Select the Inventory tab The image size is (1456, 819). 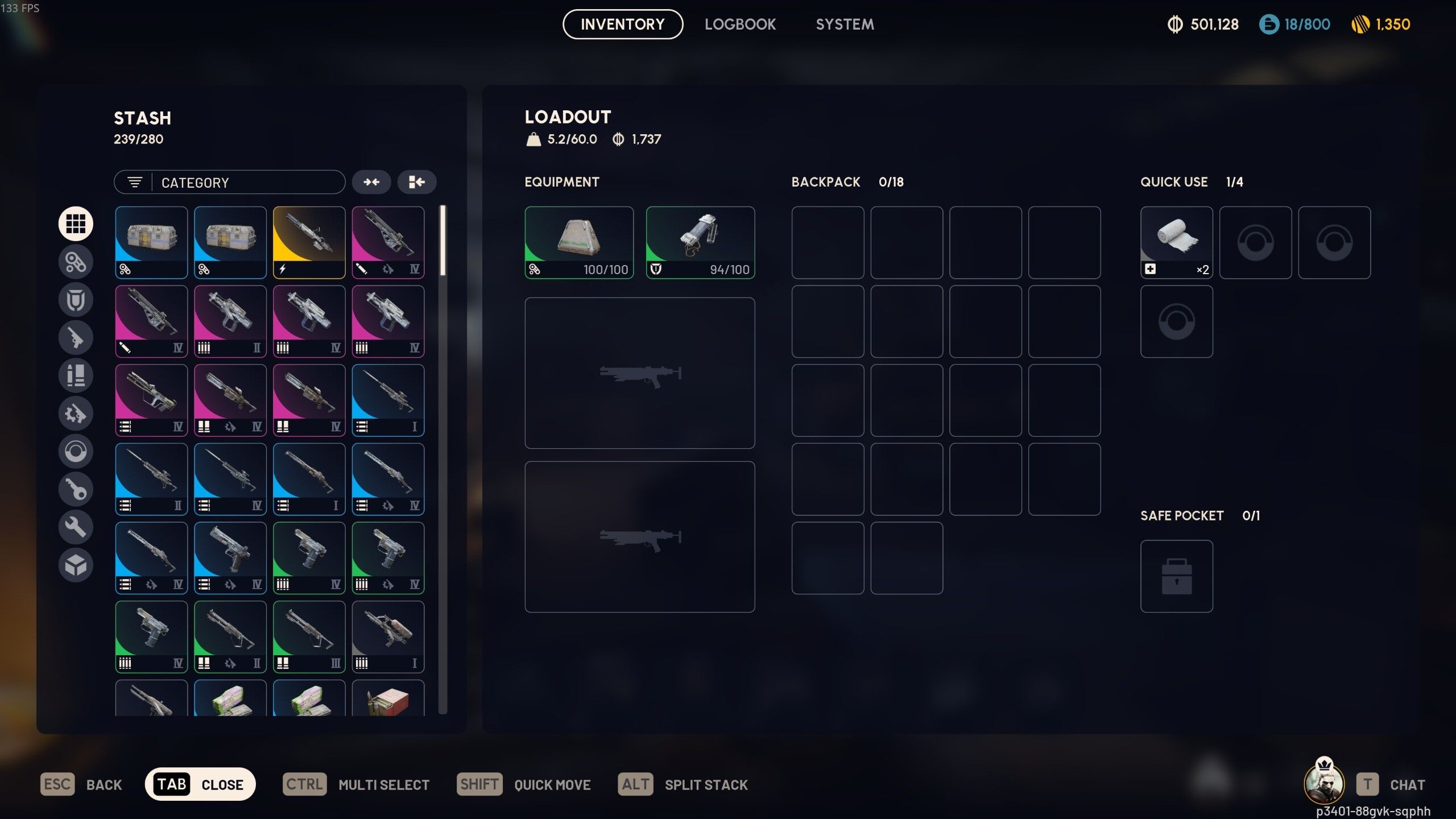tap(622, 24)
